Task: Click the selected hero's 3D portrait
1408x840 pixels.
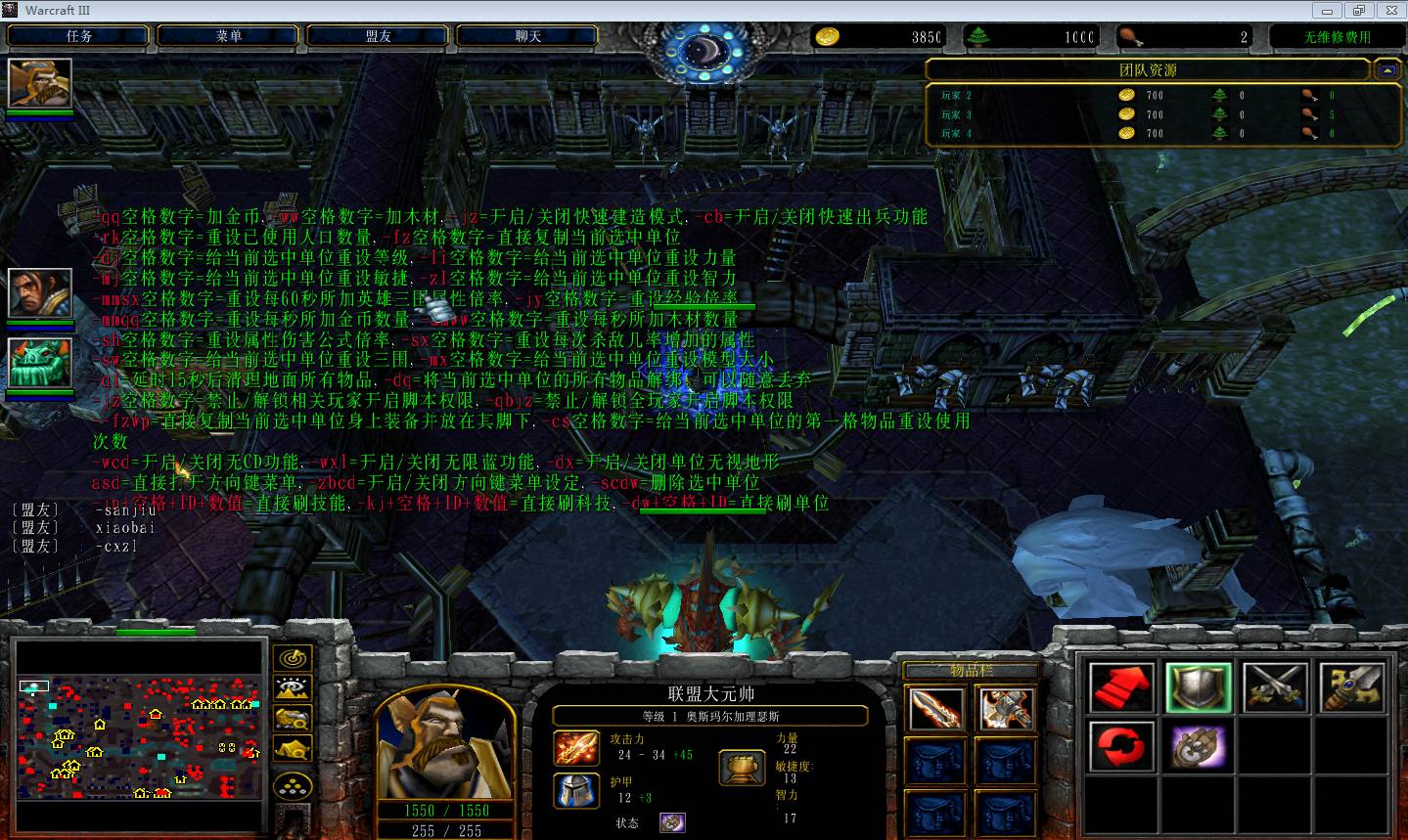Action: tap(445, 741)
